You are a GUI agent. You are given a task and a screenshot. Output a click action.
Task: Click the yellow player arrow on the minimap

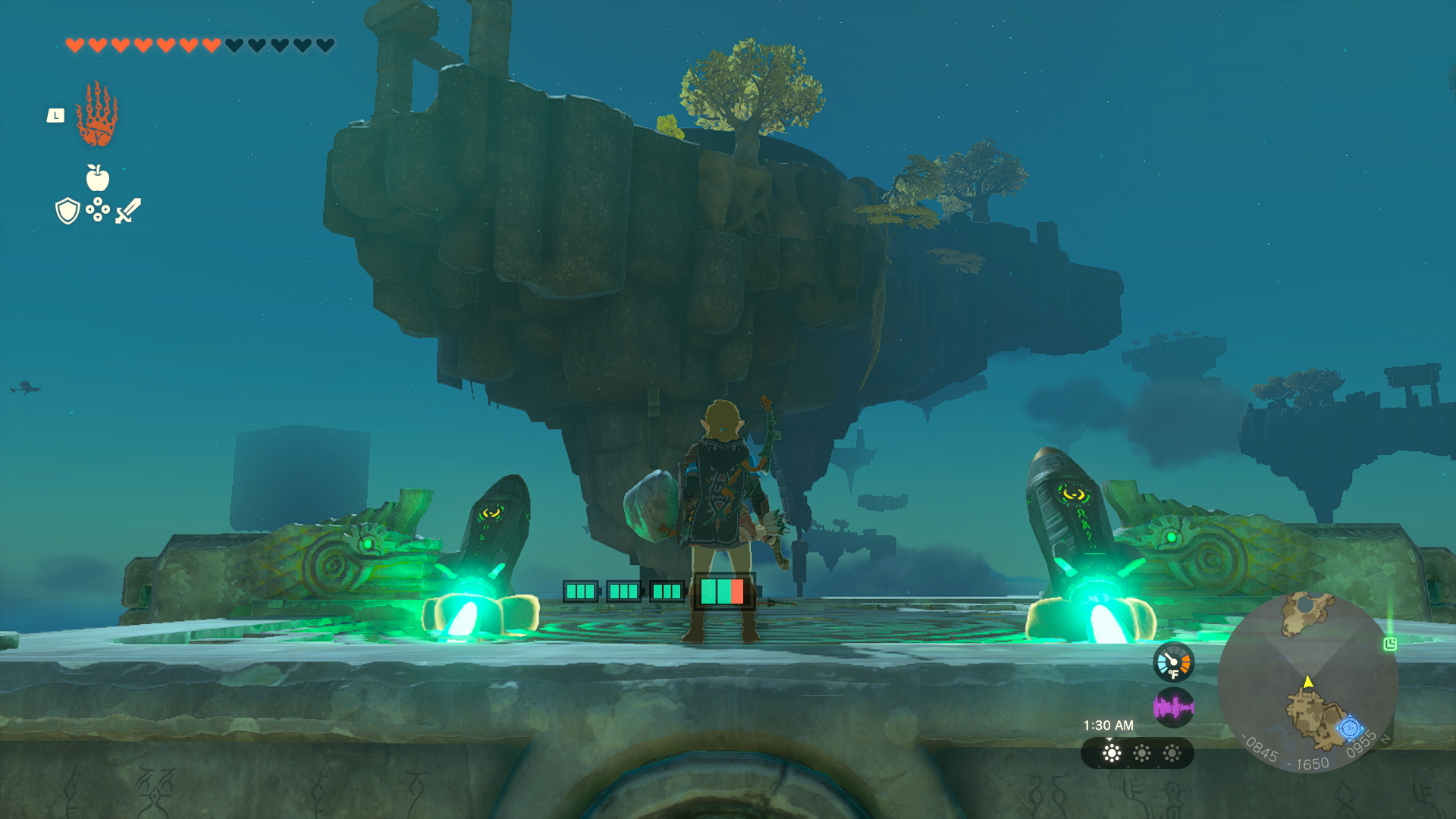click(1308, 682)
